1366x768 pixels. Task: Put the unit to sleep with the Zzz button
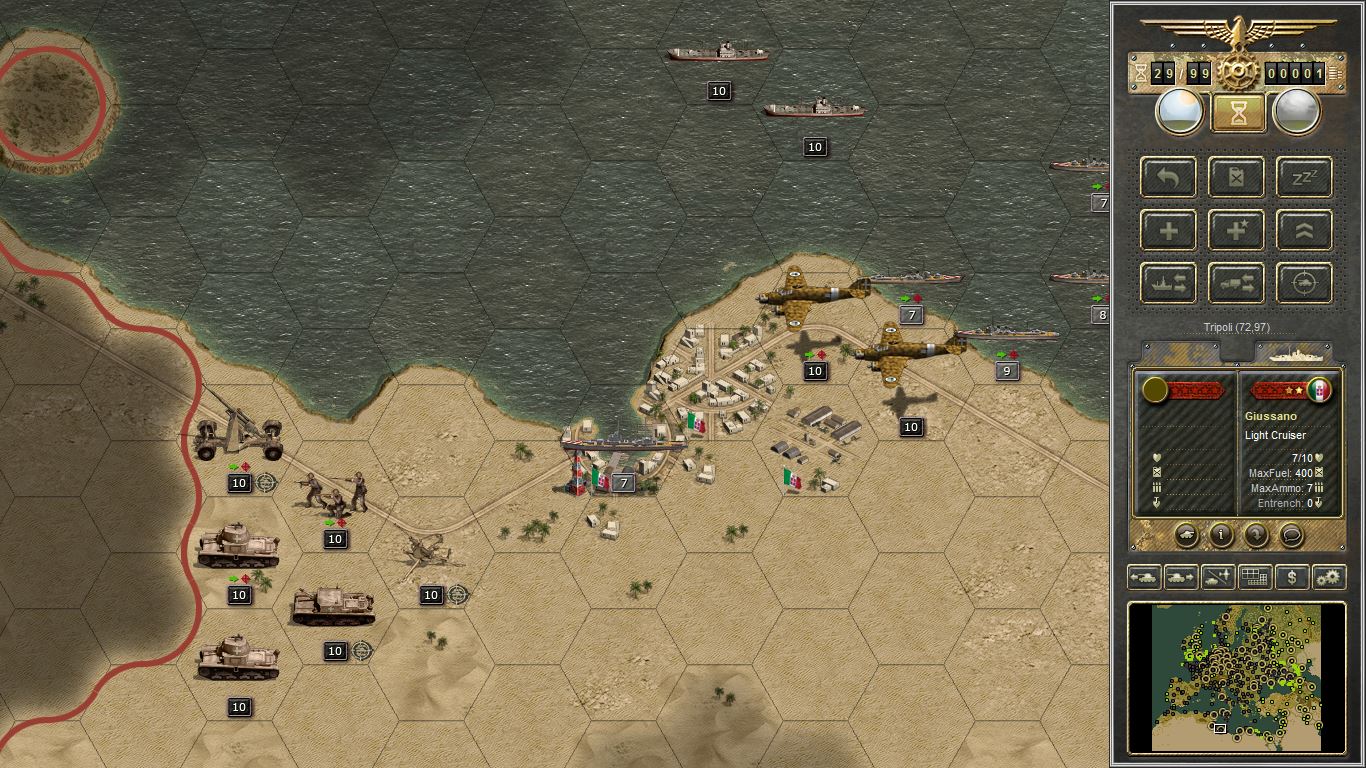[1305, 177]
